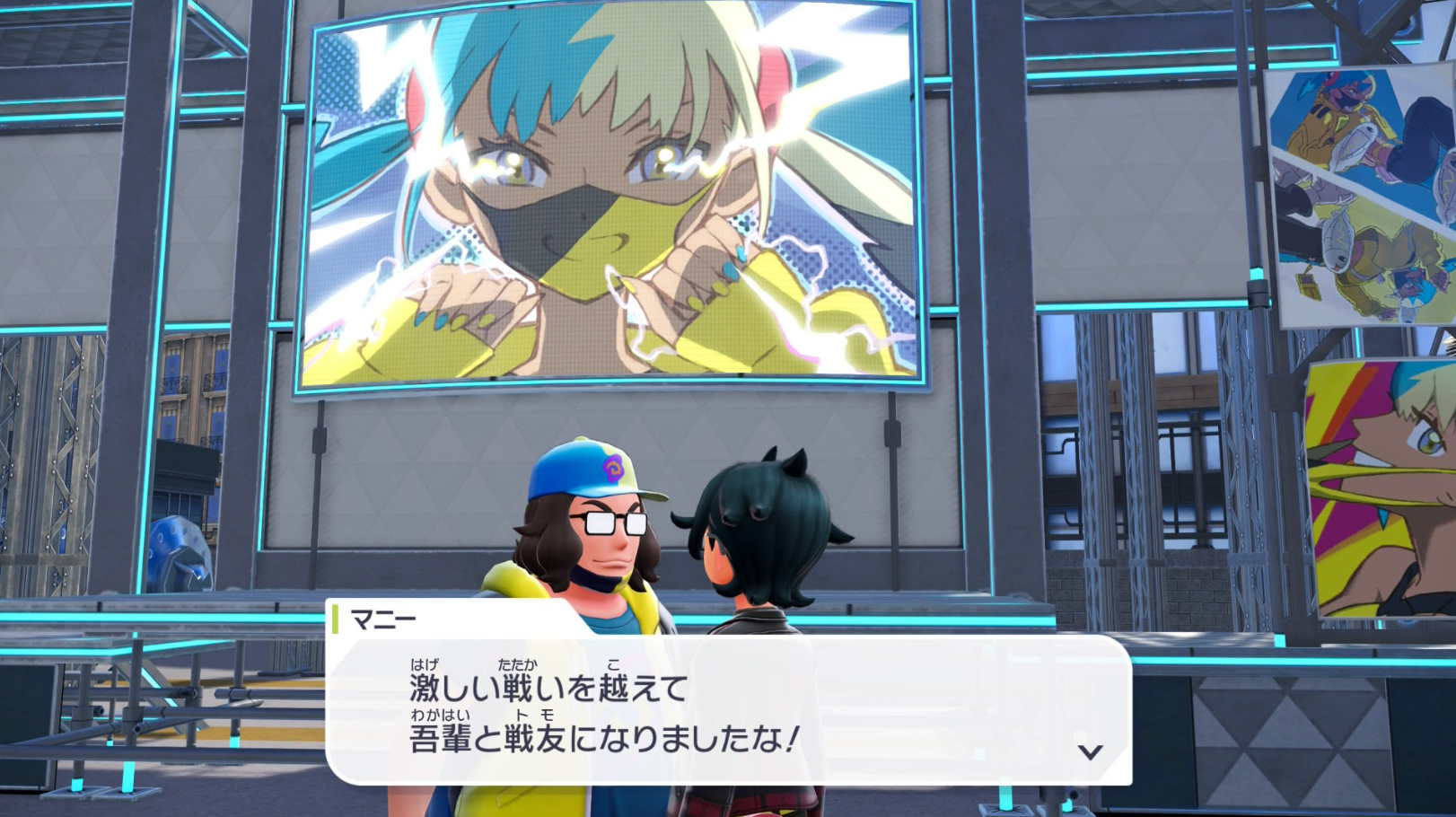Advance dialogue with the down arrow indicator
Screen dimensions: 1456x817
[x=1090, y=751]
